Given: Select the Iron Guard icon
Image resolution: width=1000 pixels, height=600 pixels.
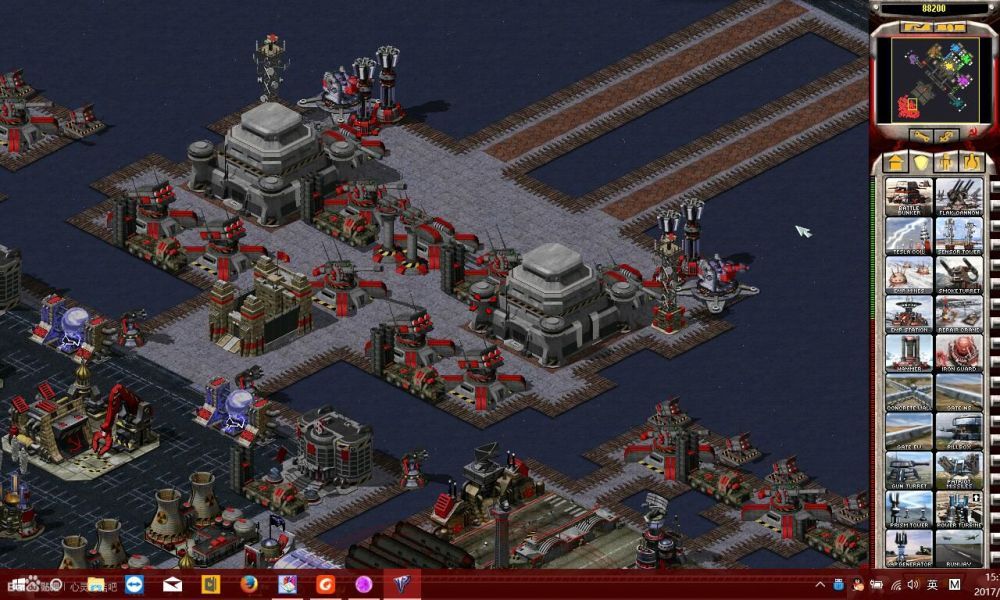Looking at the screenshot, I should point(959,353).
